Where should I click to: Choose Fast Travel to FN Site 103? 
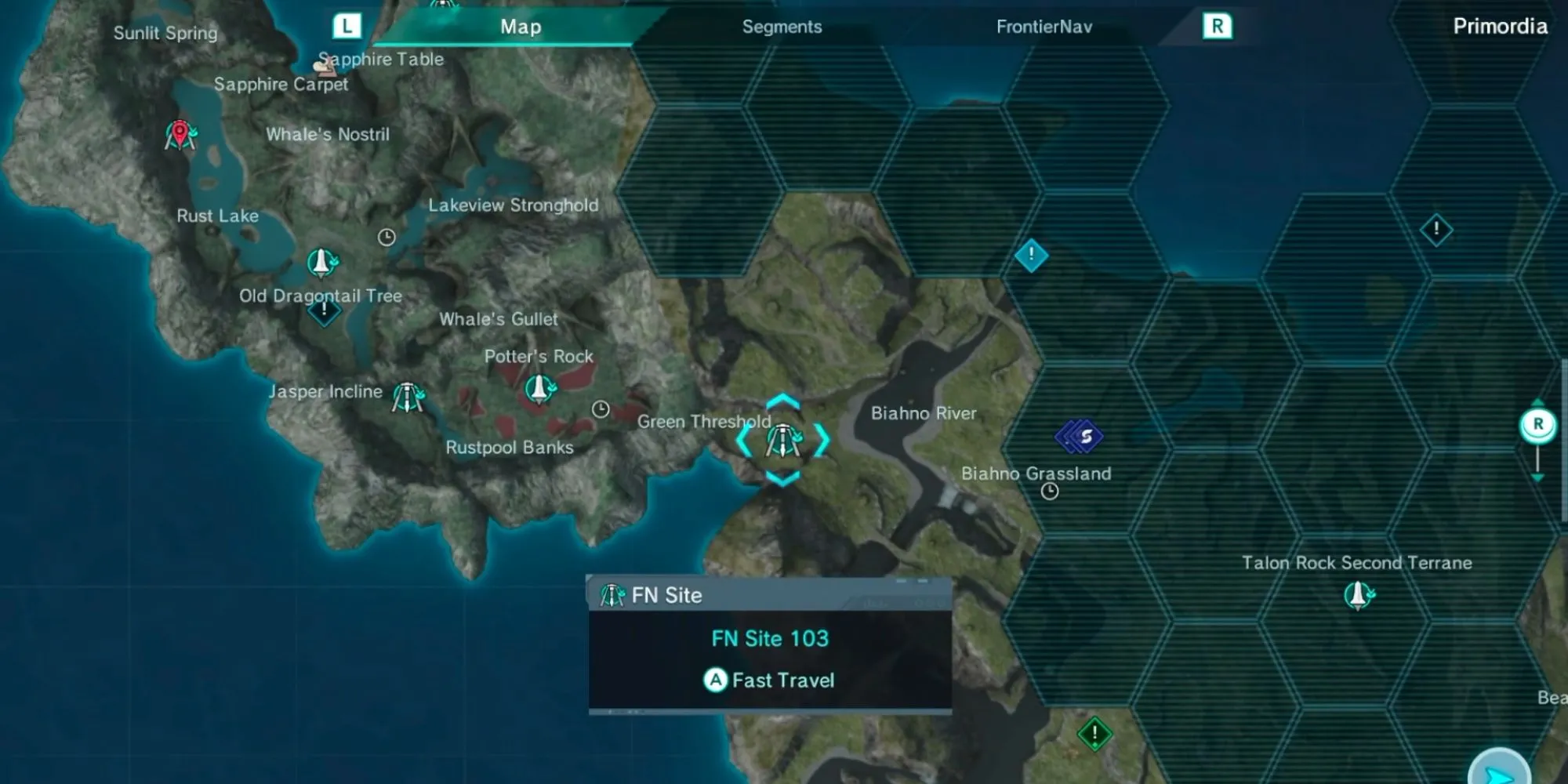coord(770,680)
